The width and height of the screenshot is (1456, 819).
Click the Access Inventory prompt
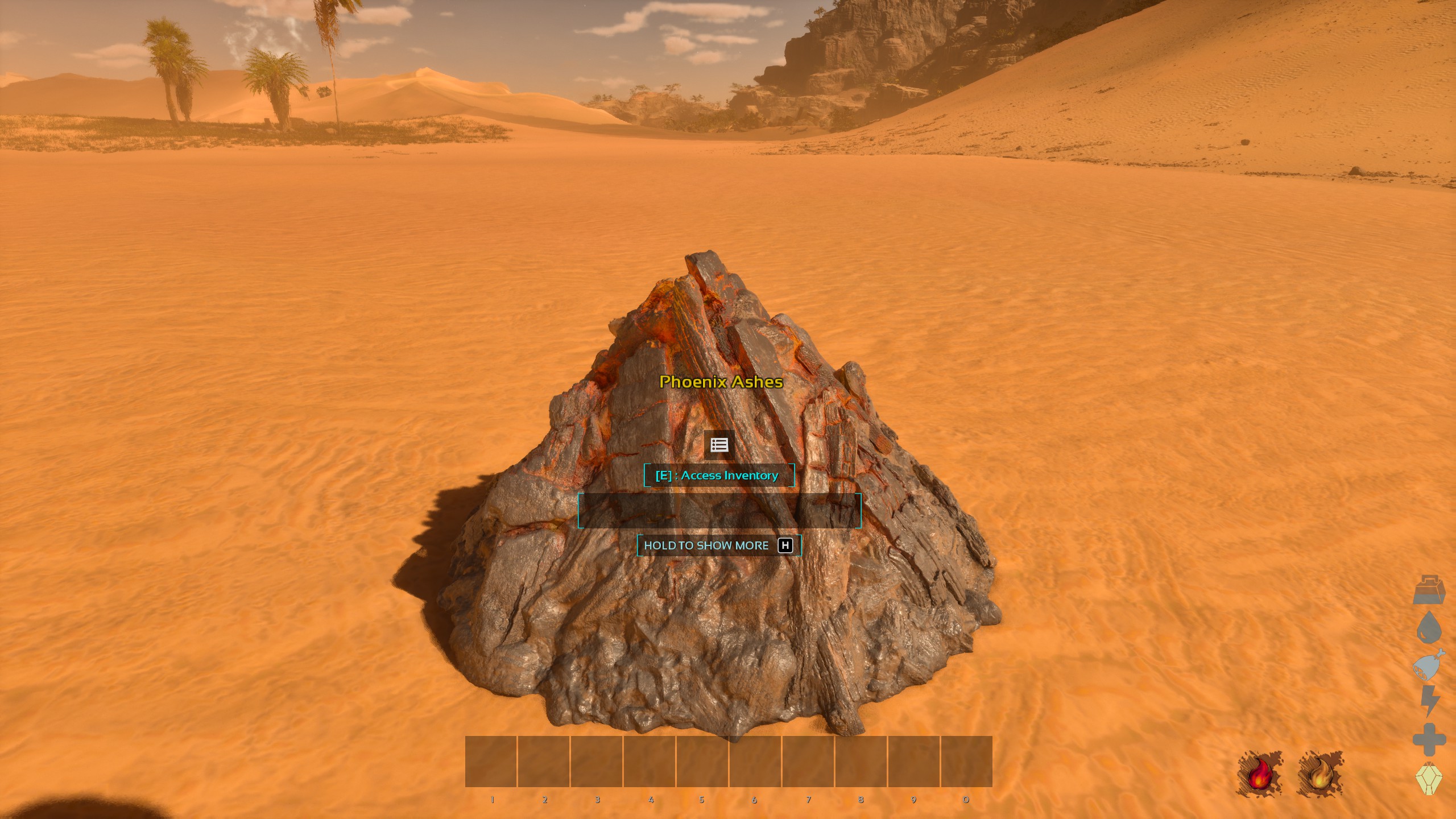[x=719, y=475]
